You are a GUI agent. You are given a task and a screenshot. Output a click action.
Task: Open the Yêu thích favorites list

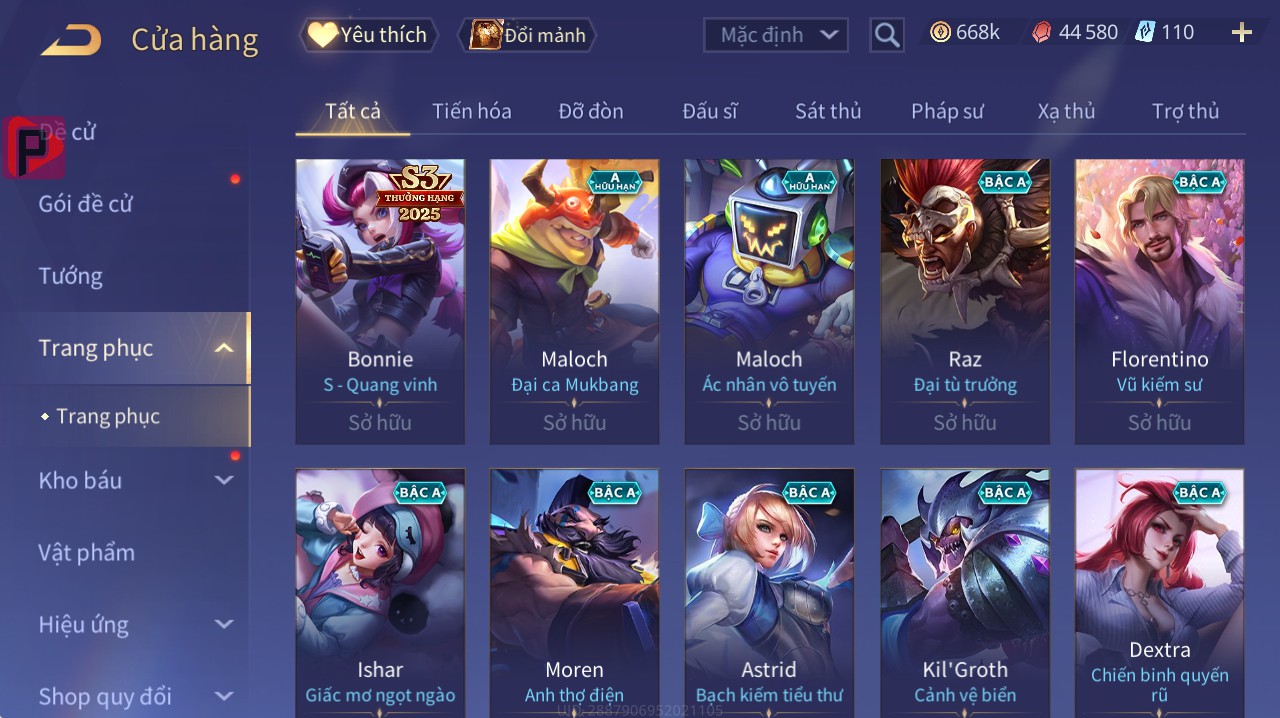pyautogui.click(x=368, y=35)
